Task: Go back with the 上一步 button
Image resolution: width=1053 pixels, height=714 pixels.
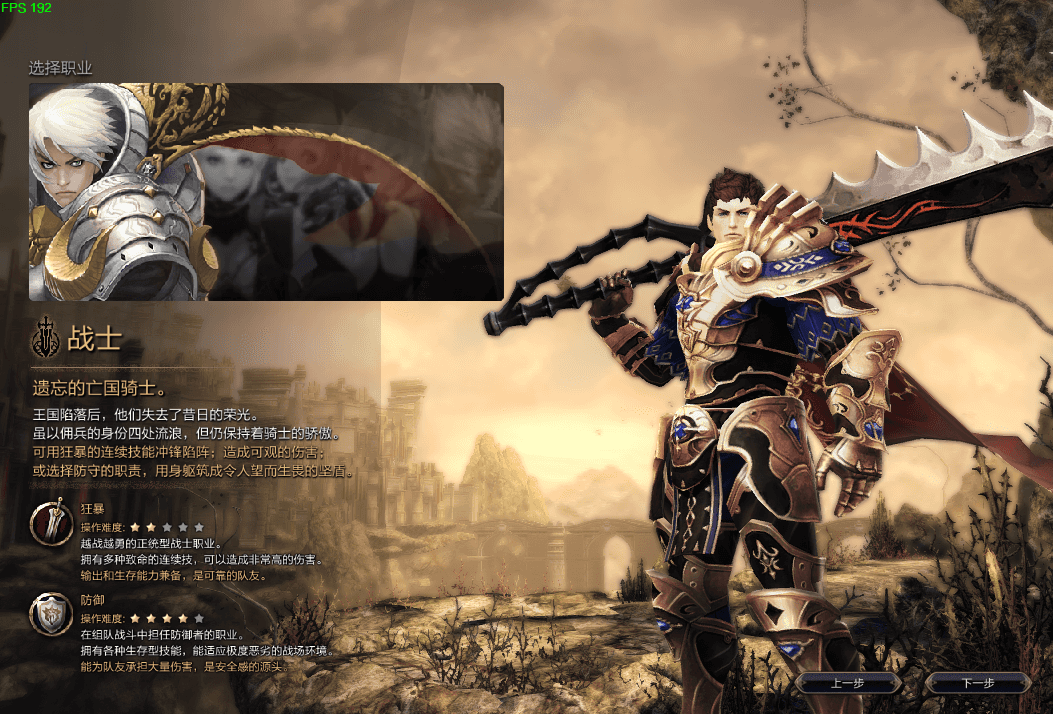Action: (847, 683)
